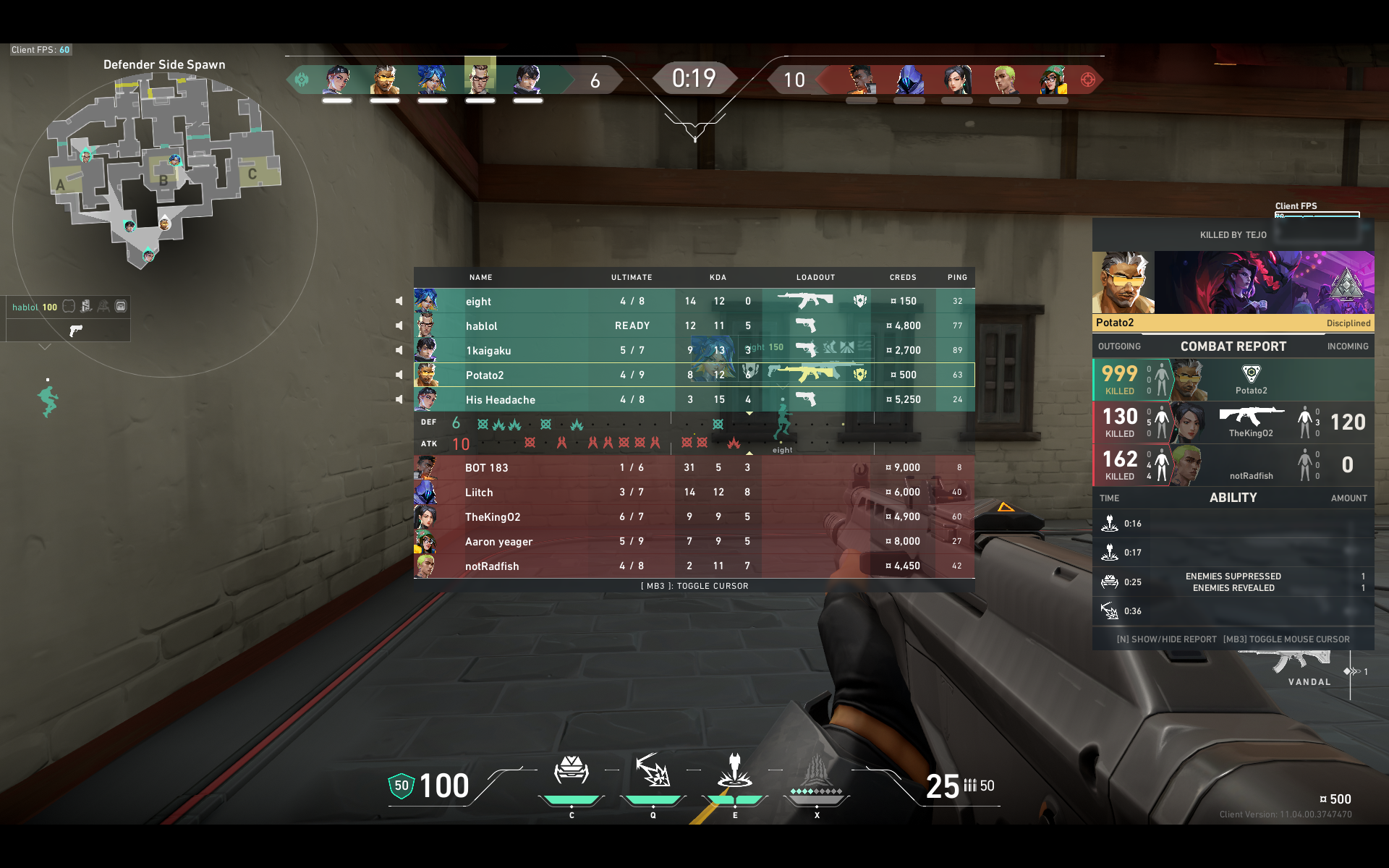Select notRadfish's row on the scoreboard
1389x868 pixels.
pyautogui.click(x=693, y=566)
